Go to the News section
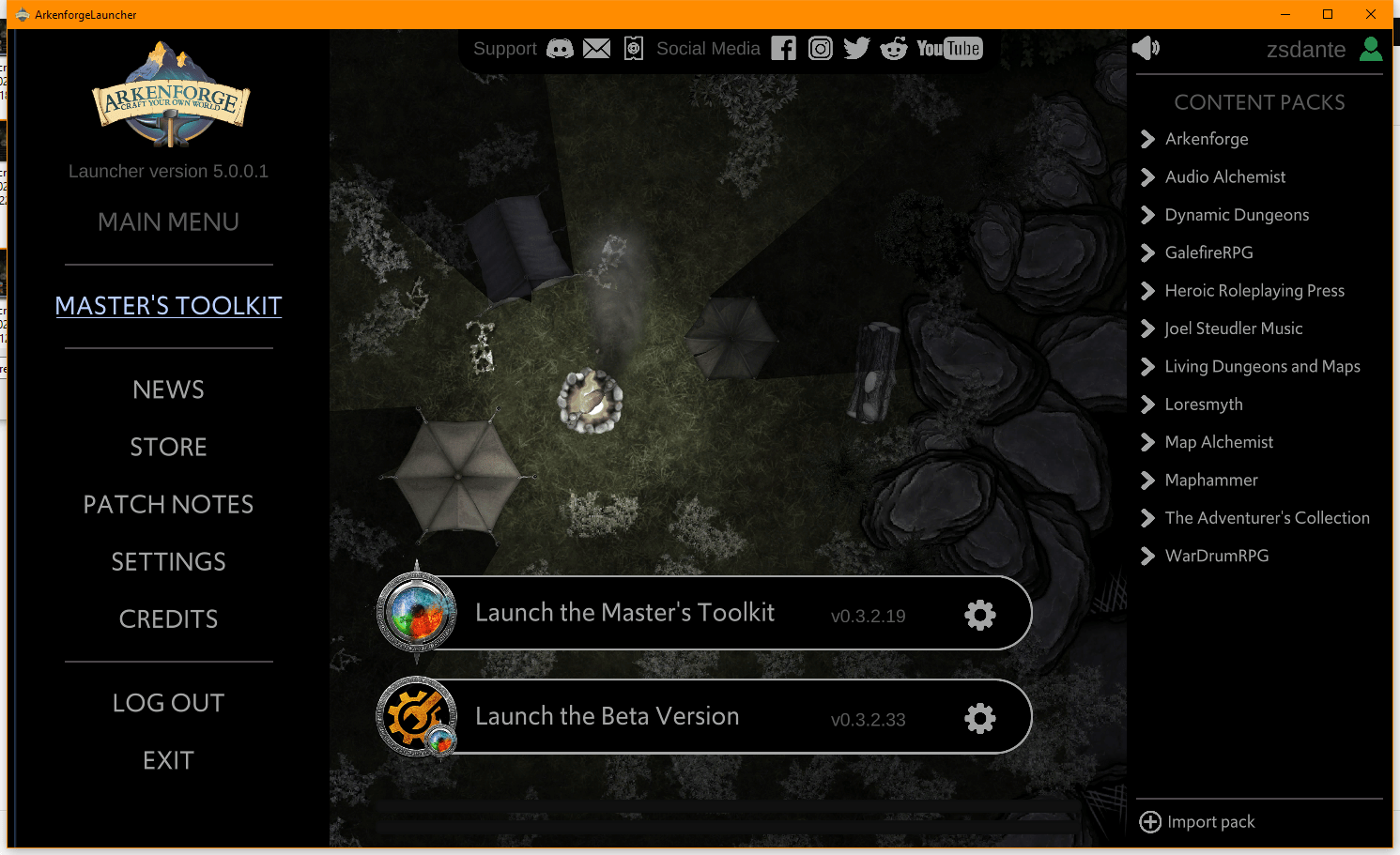 pos(168,389)
